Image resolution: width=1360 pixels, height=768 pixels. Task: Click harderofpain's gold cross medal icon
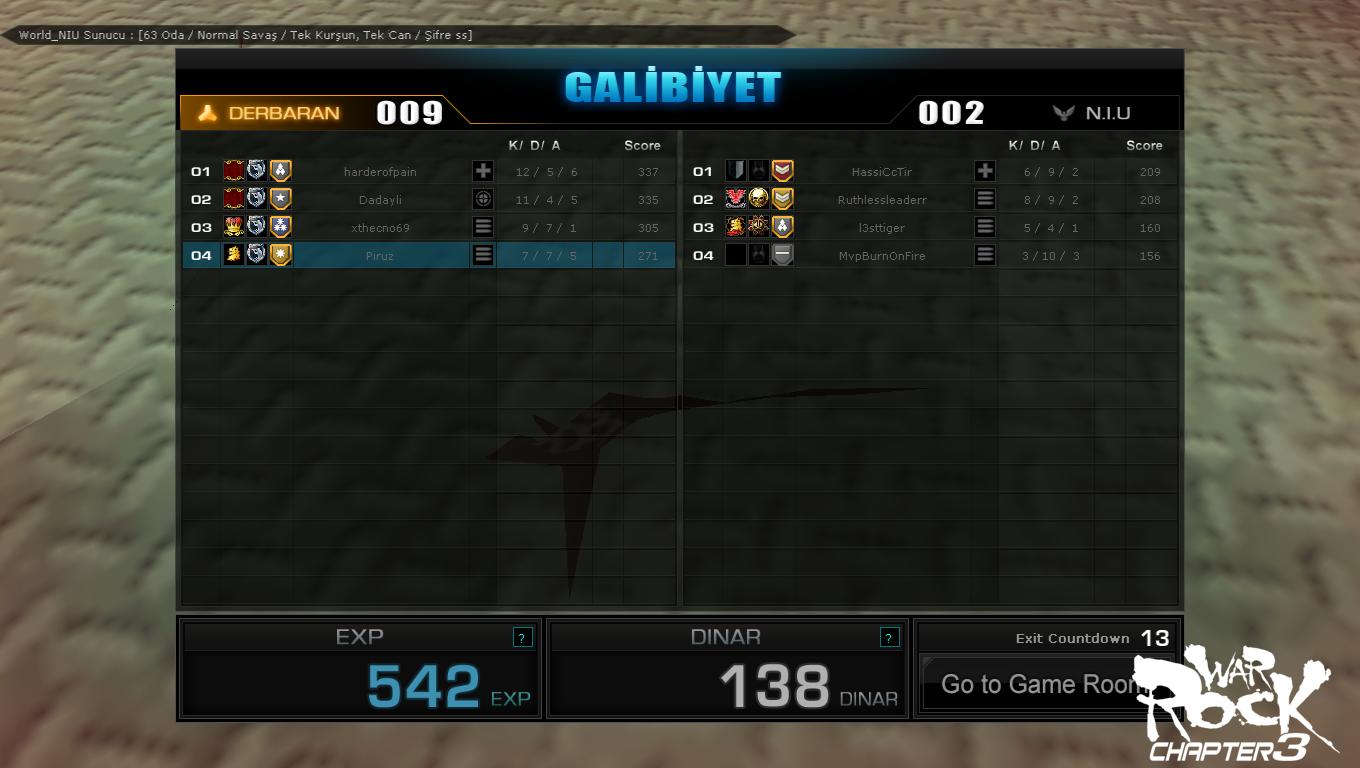(x=483, y=171)
